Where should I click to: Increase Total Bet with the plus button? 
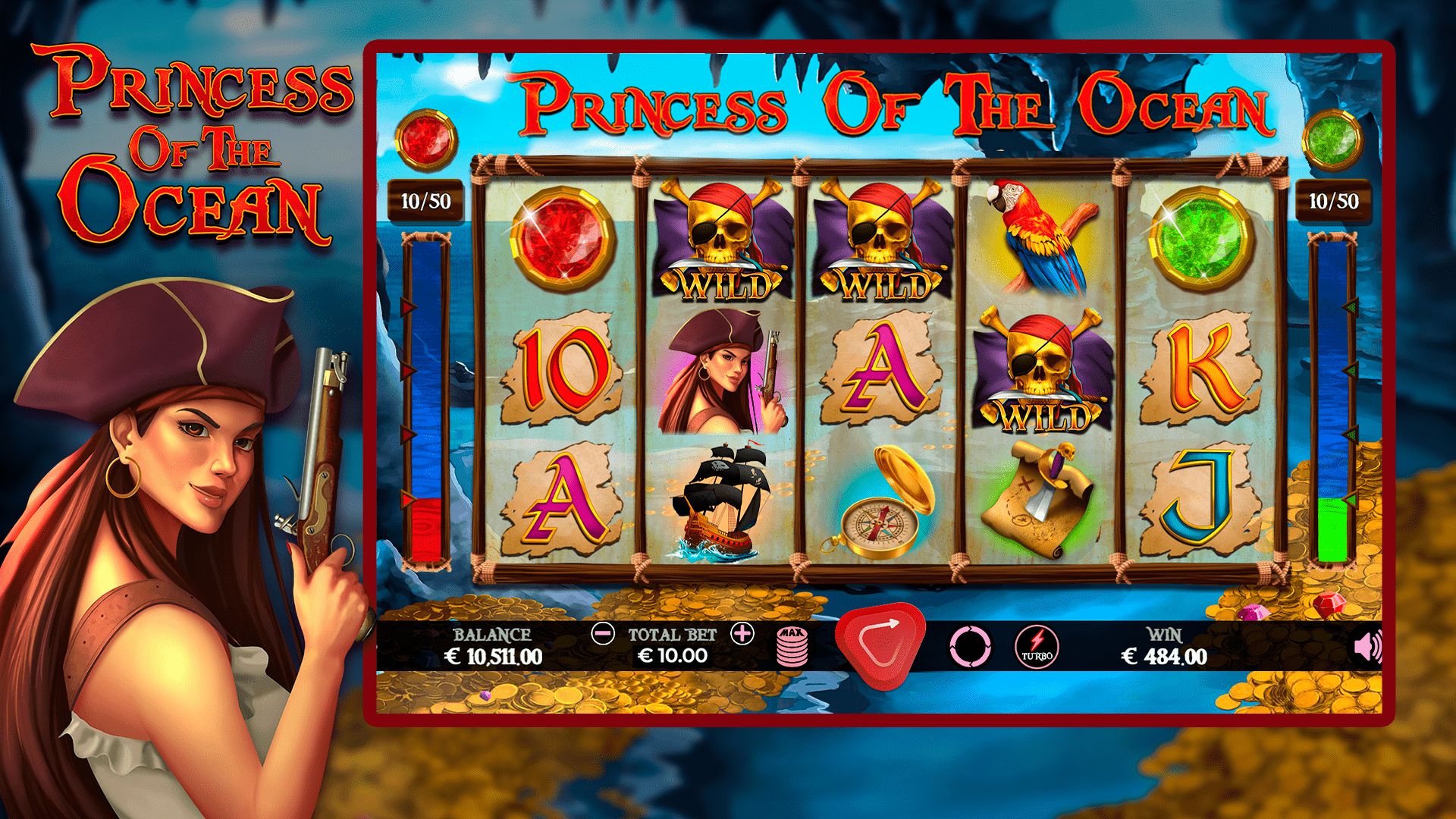click(x=741, y=635)
